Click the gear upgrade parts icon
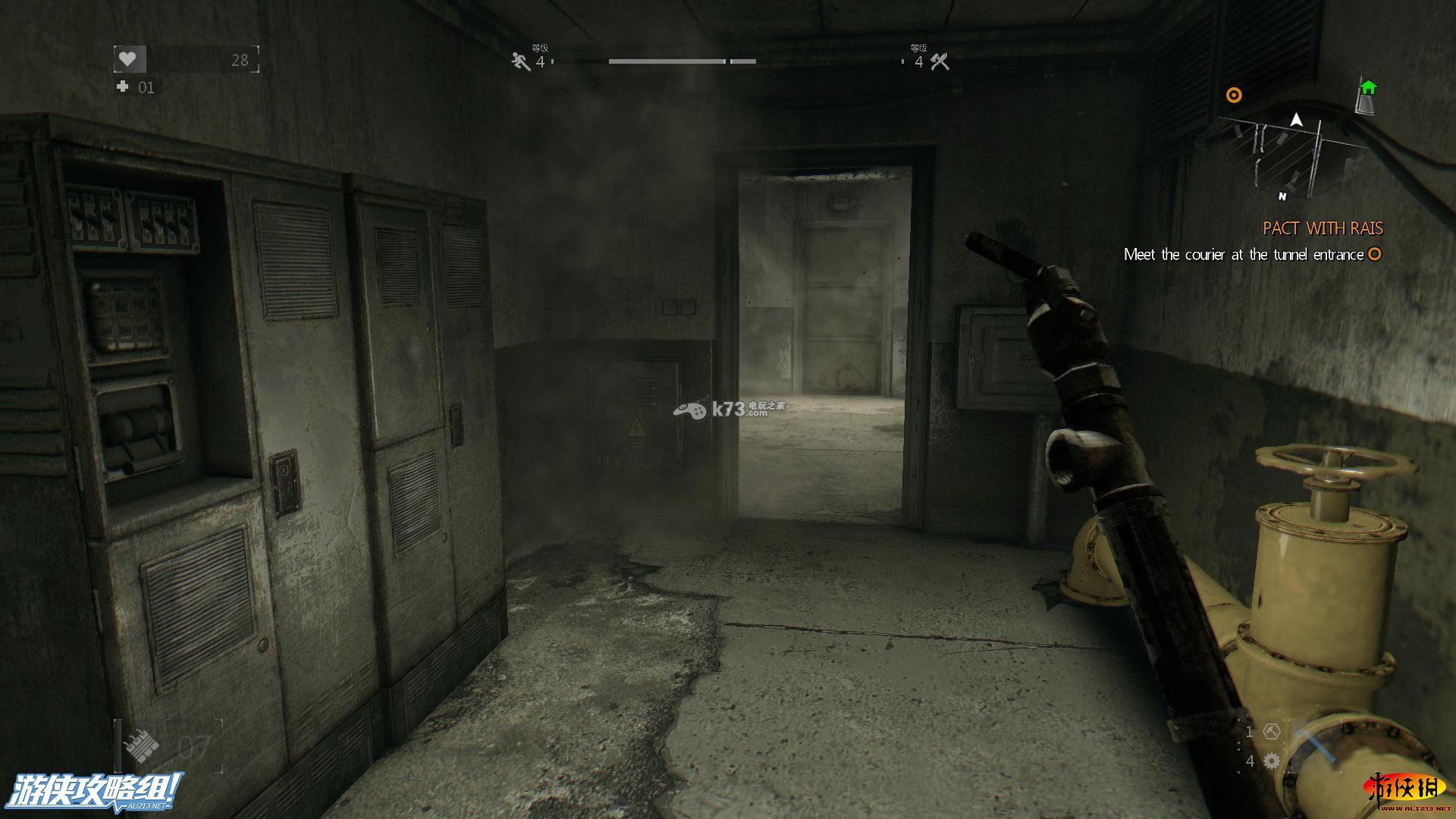1456x819 pixels. pyautogui.click(x=1272, y=761)
